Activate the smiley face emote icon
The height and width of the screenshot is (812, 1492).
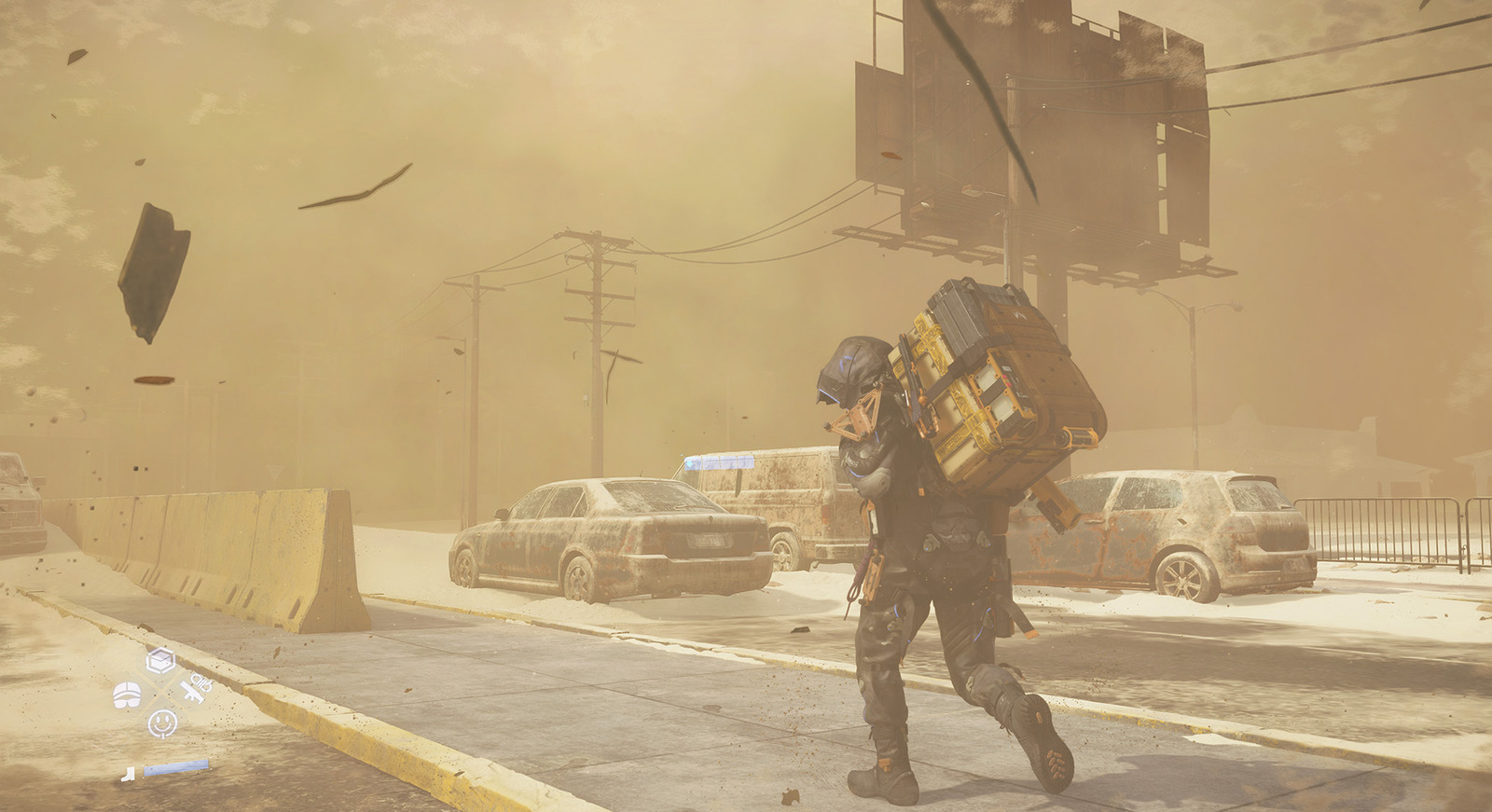point(162,722)
